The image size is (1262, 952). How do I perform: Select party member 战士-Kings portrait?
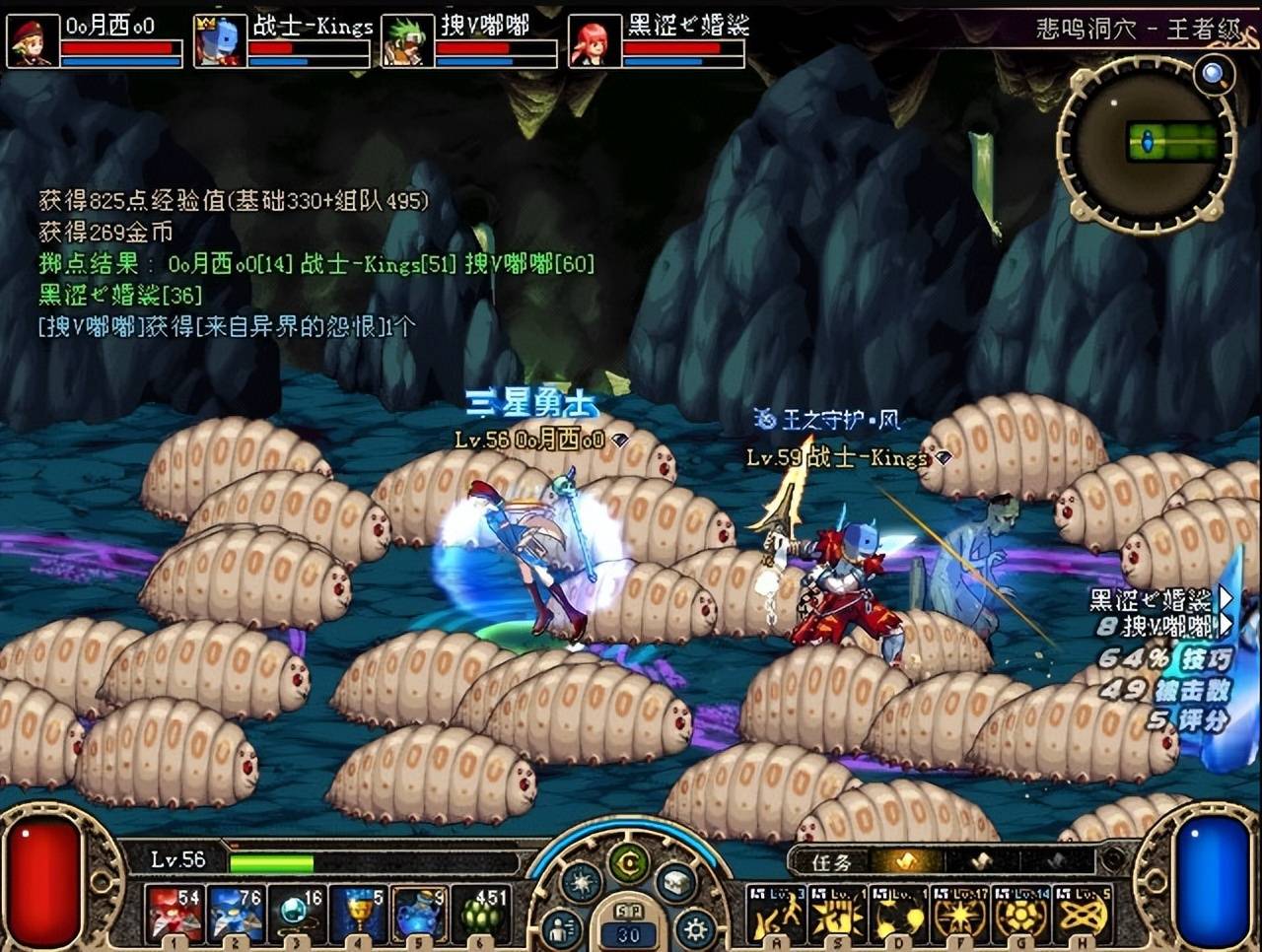pos(219,41)
